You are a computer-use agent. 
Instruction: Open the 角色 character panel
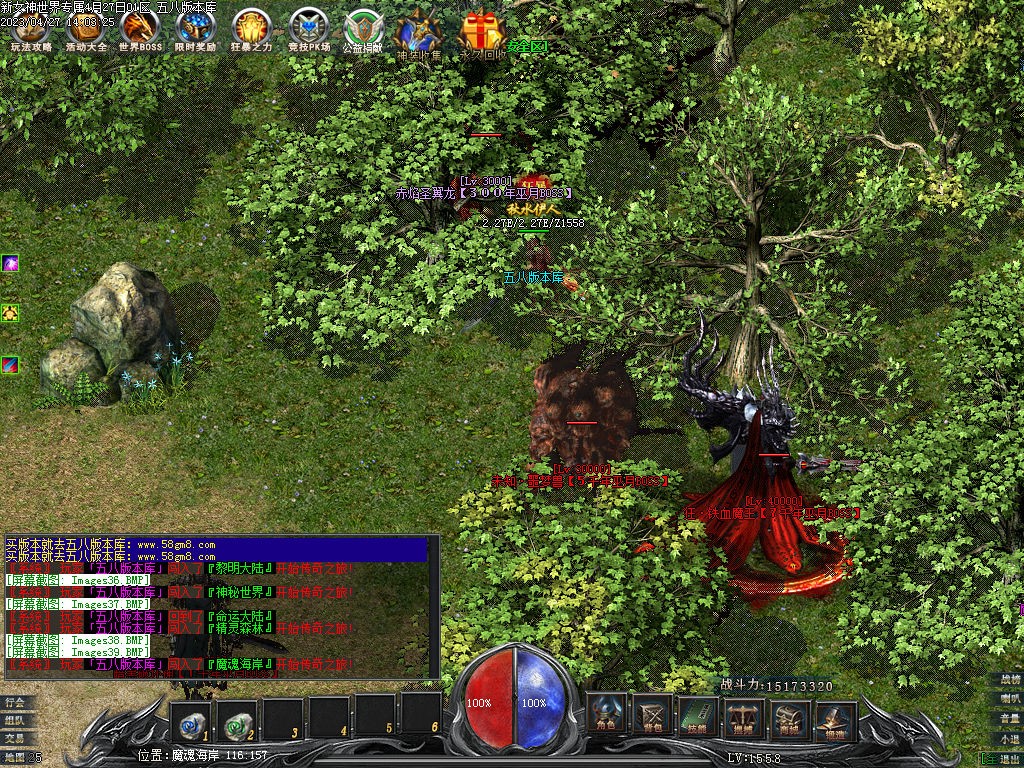[x=607, y=716]
